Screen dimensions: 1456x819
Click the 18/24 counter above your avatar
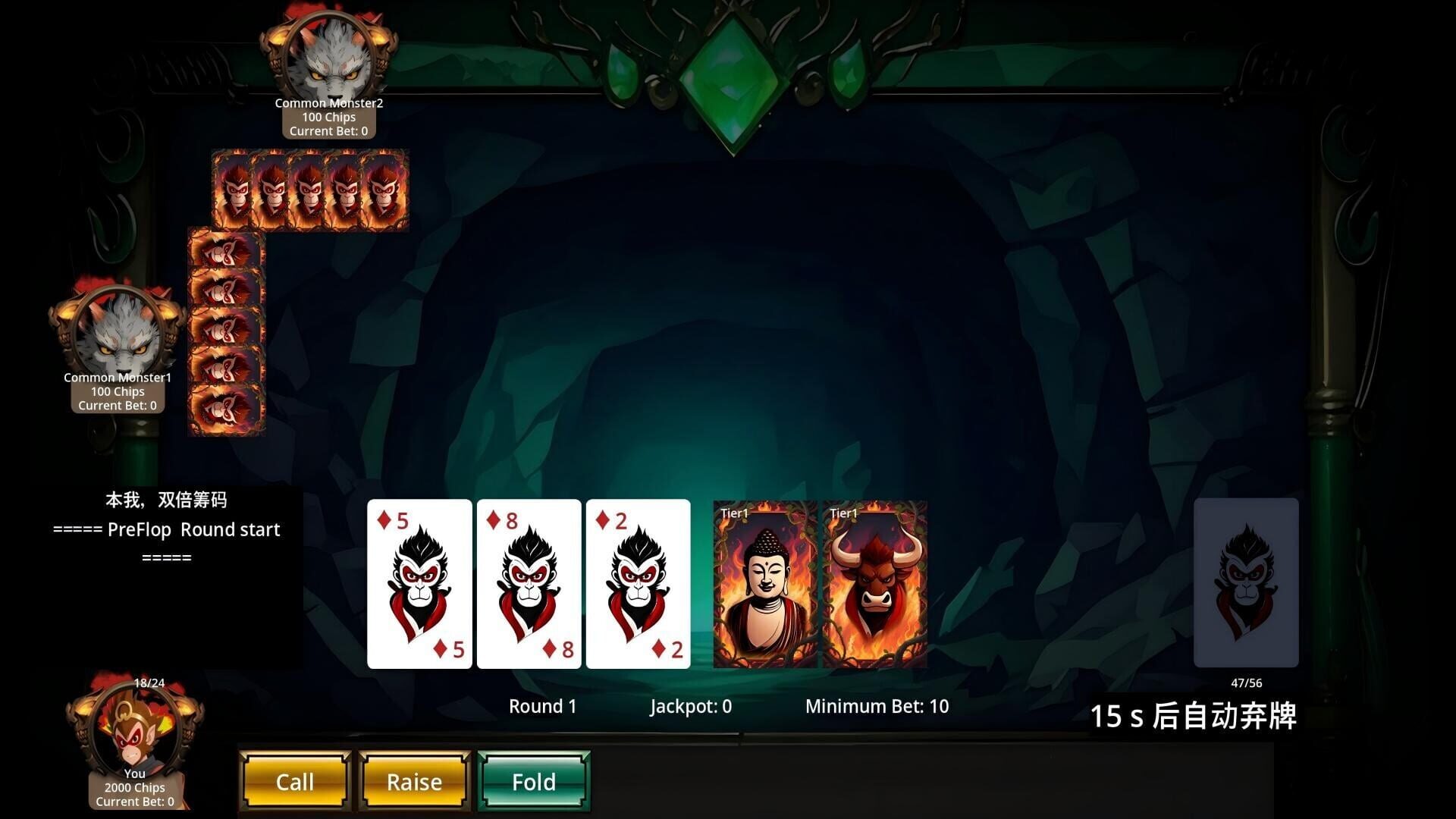click(149, 682)
